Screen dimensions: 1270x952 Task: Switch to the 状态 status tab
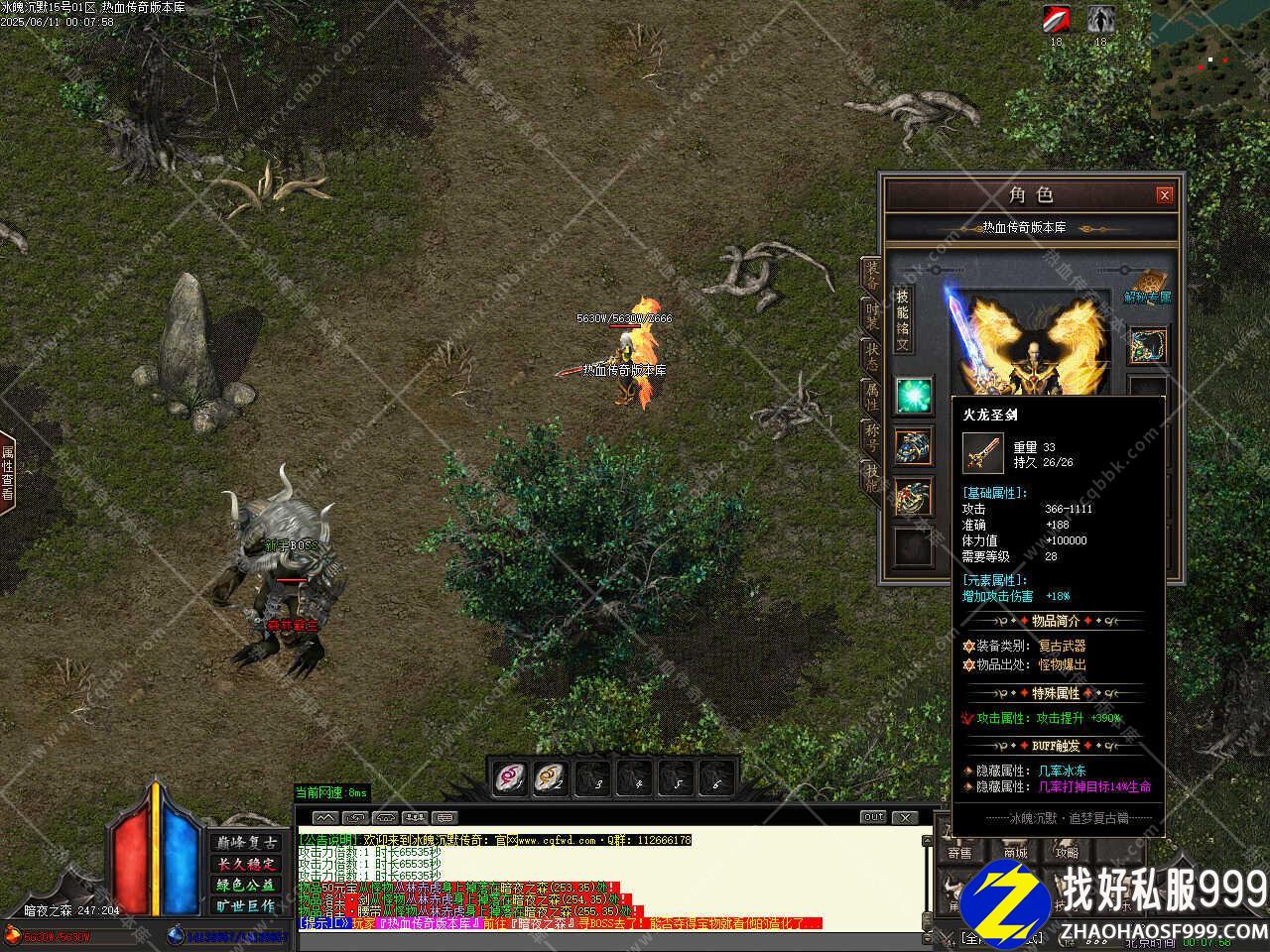point(871,355)
